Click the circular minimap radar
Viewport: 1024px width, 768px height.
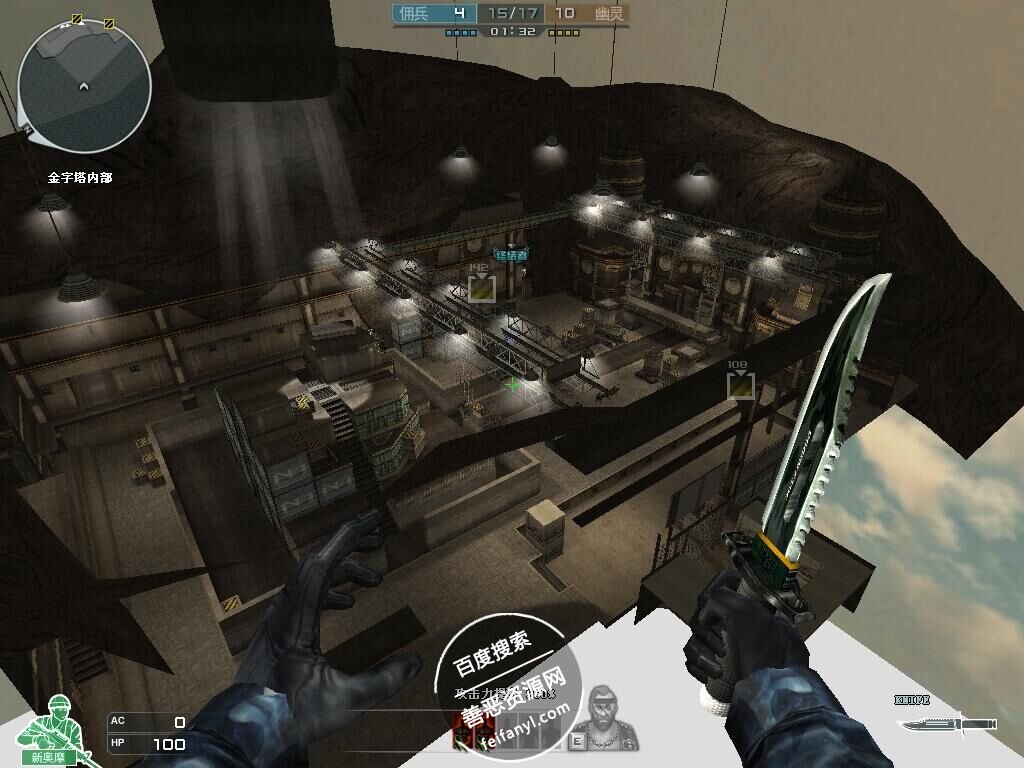coord(85,86)
